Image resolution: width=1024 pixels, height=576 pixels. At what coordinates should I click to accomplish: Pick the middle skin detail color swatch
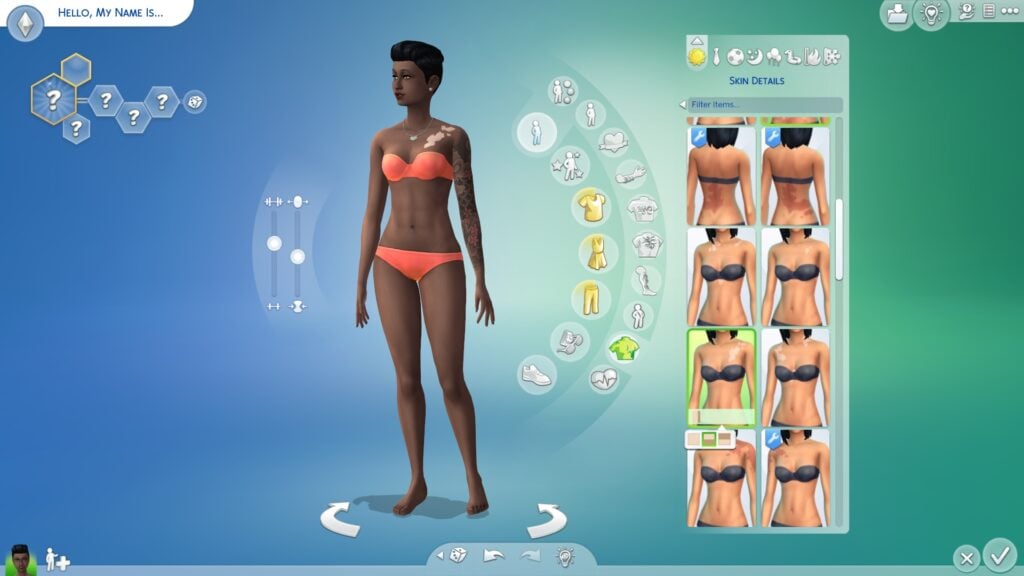[x=709, y=439]
